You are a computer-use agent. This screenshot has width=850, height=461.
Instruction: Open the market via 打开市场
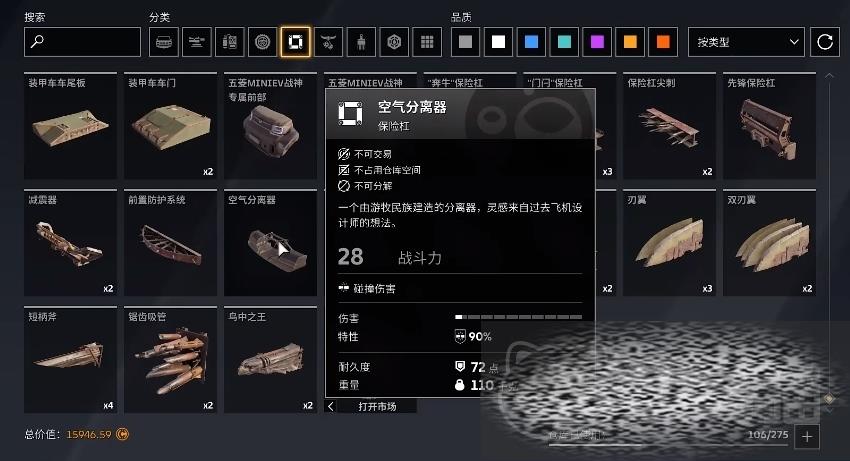pos(377,407)
